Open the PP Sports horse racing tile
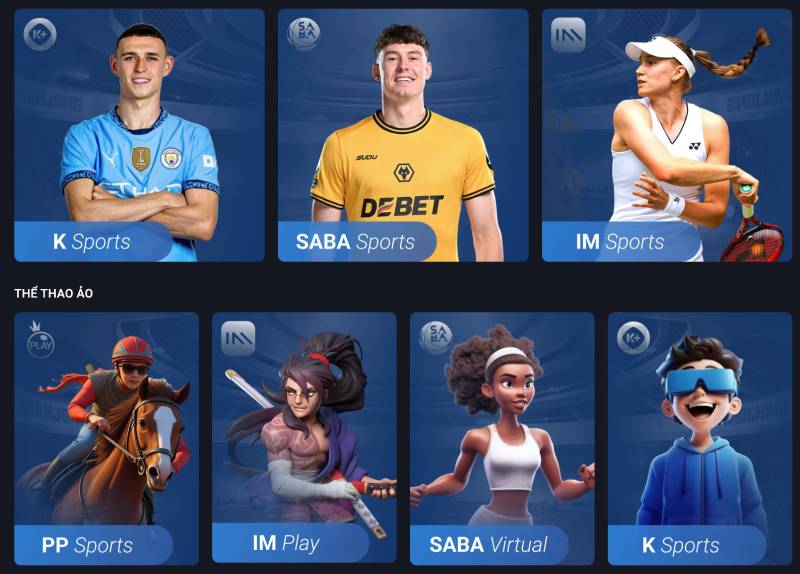 [x=106, y=438]
